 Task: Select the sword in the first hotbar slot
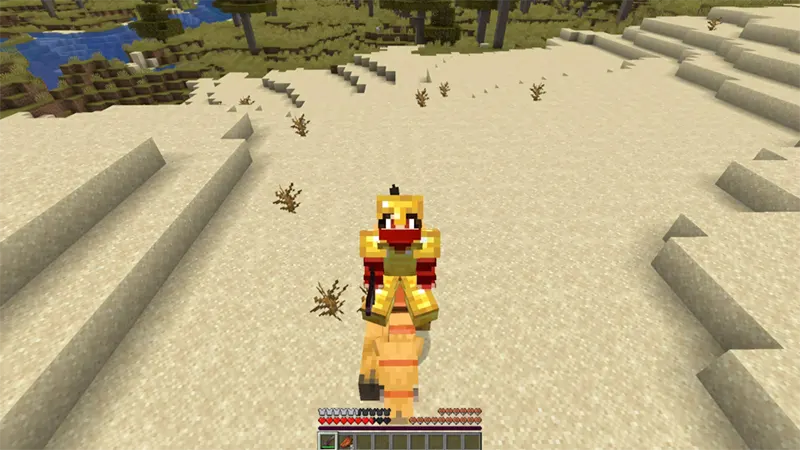pyautogui.click(x=327, y=441)
